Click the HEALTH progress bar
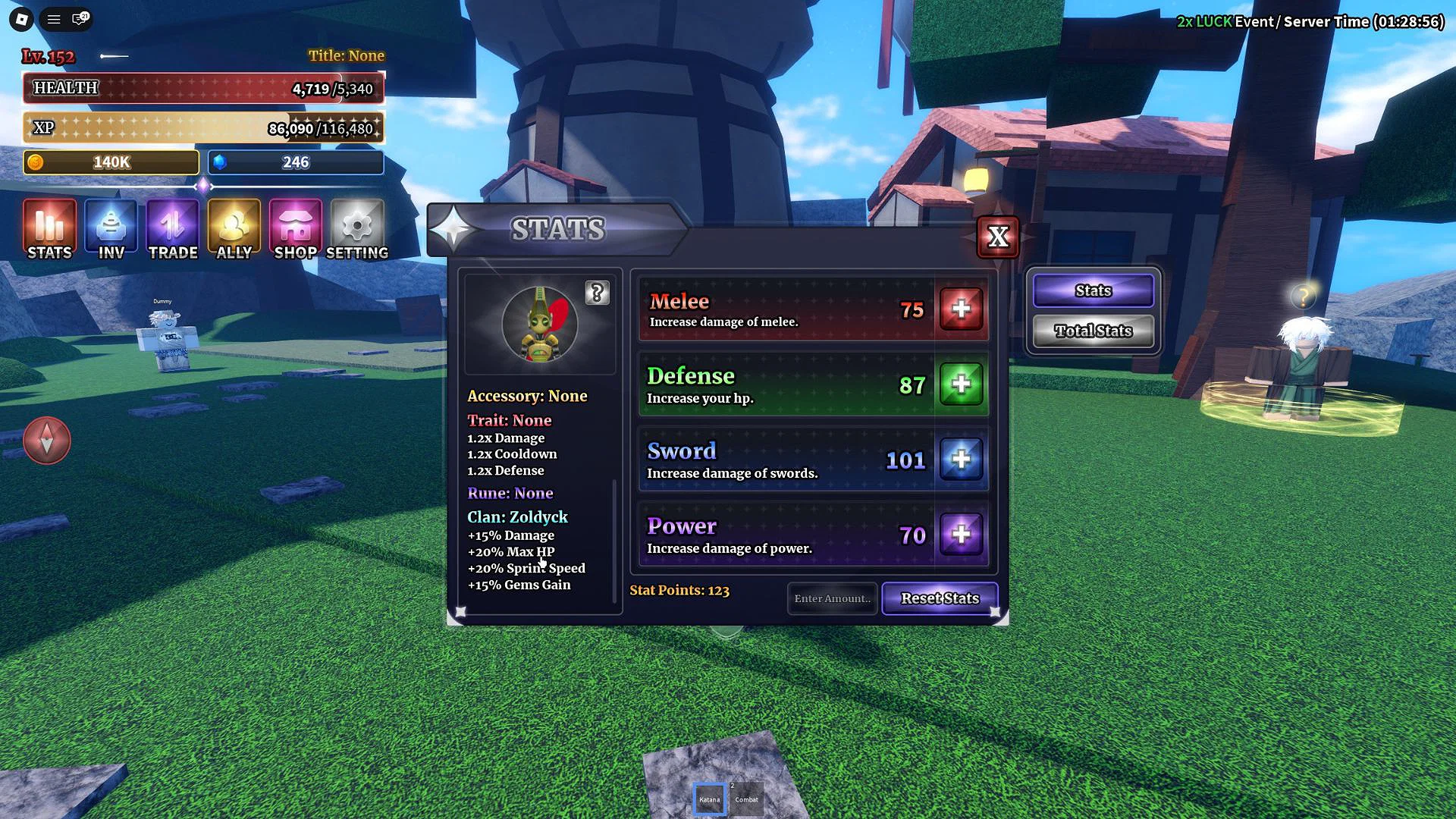 [x=203, y=88]
